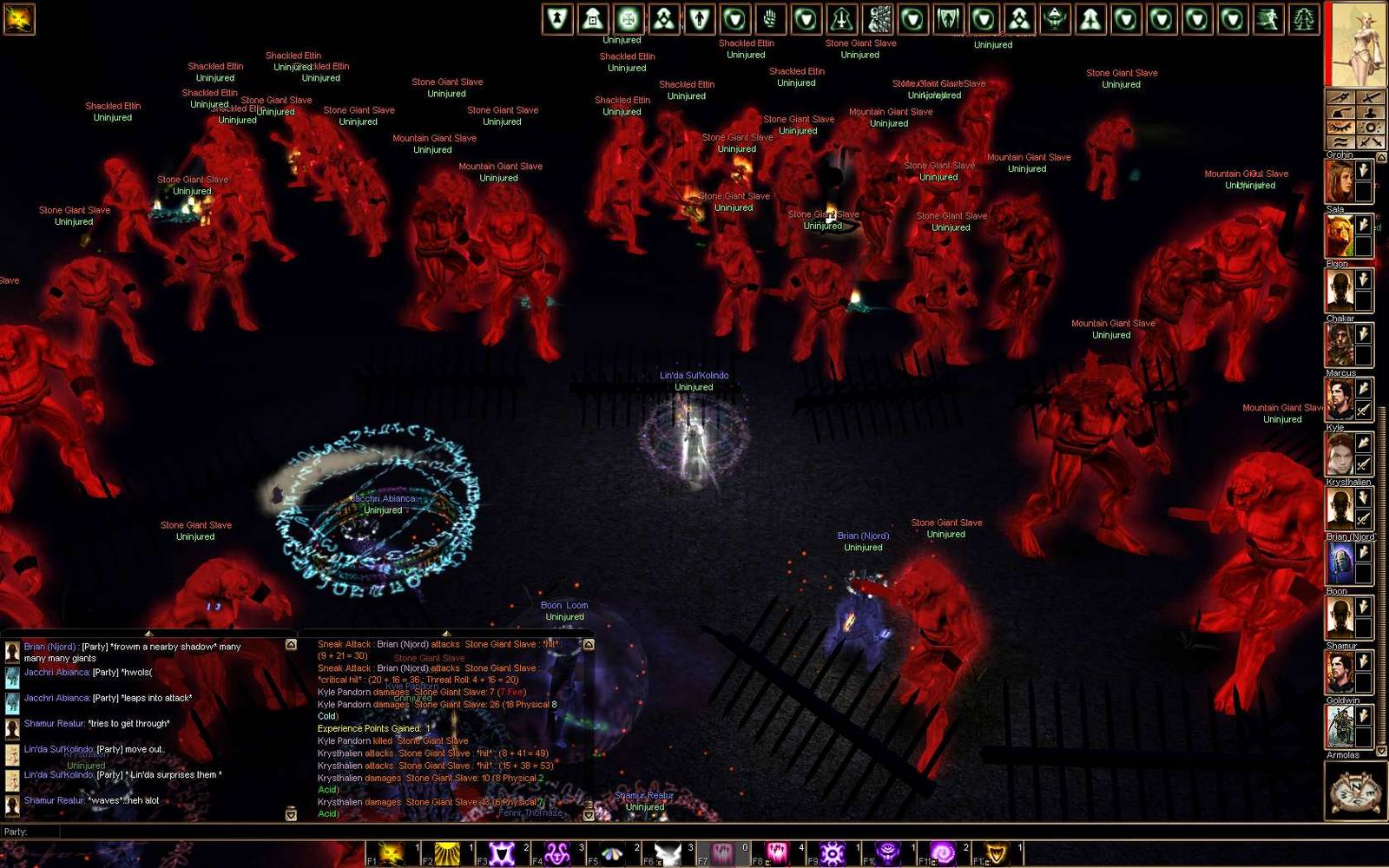Click the down arrow on the party list scrollbar
This screenshot has width=1389, height=868.
1381,751
